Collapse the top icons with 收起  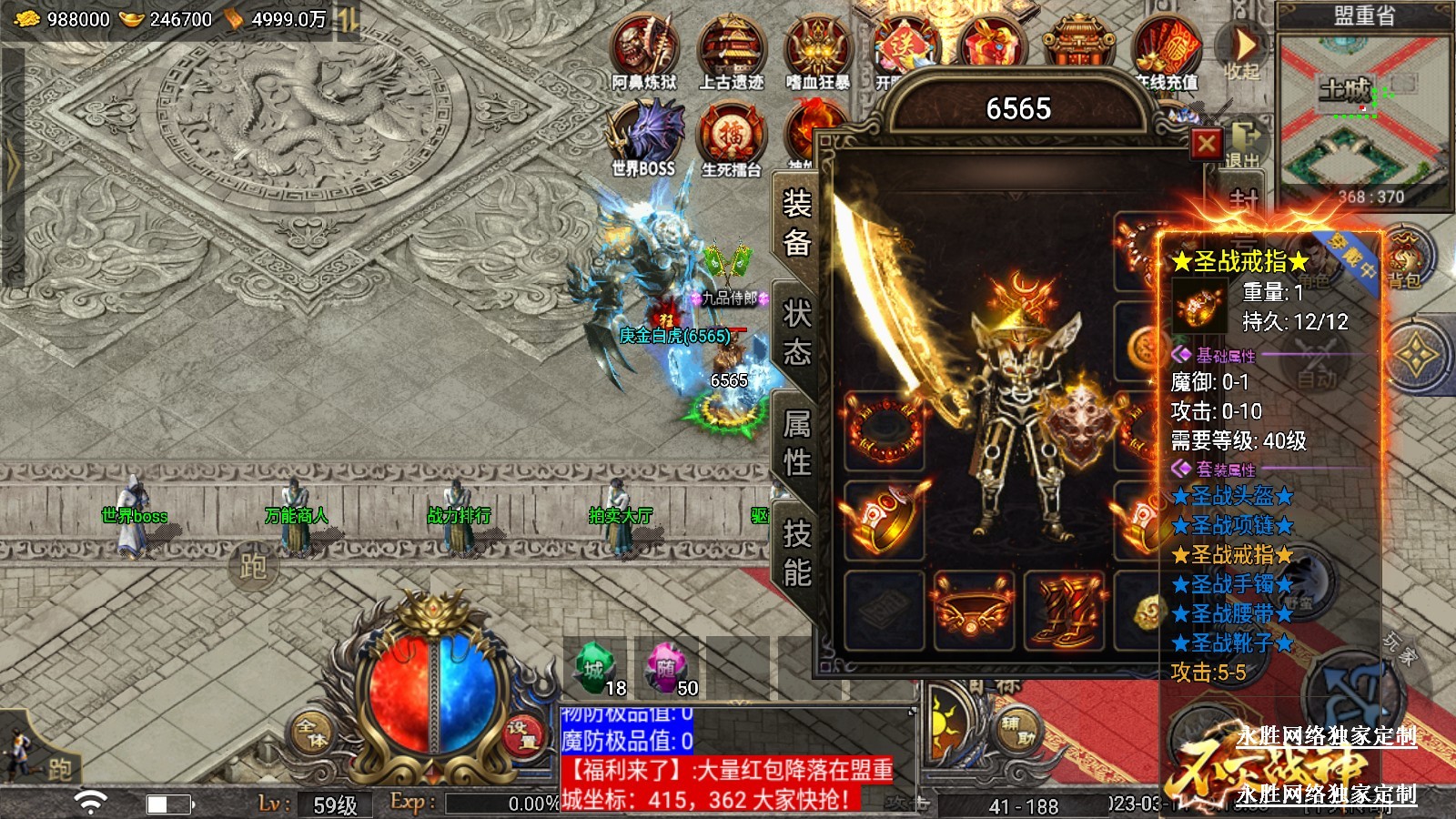tap(1242, 50)
